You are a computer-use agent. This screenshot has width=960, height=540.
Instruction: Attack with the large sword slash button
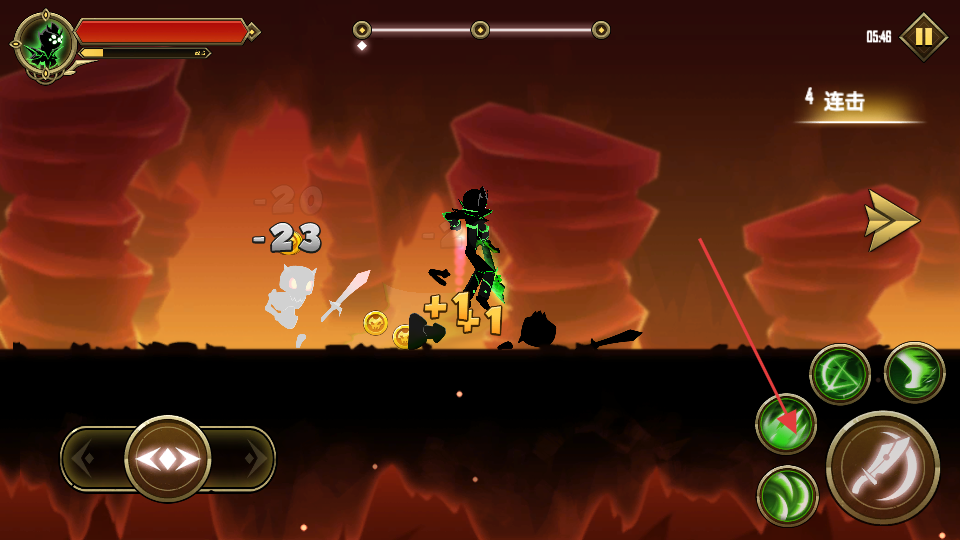point(882,467)
